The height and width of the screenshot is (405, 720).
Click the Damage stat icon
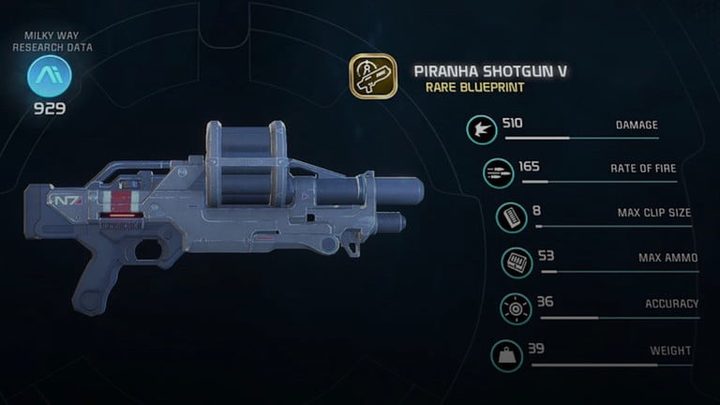pyautogui.click(x=481, y=129)
